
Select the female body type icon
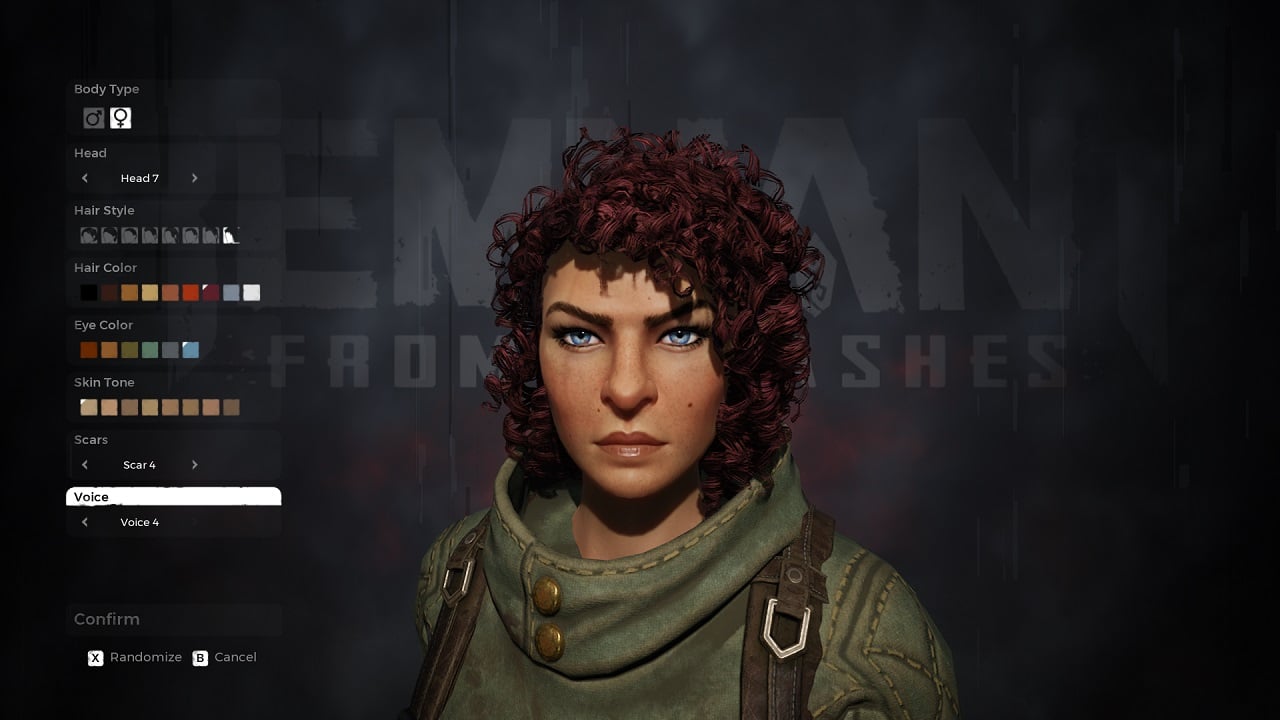[120, 117]
